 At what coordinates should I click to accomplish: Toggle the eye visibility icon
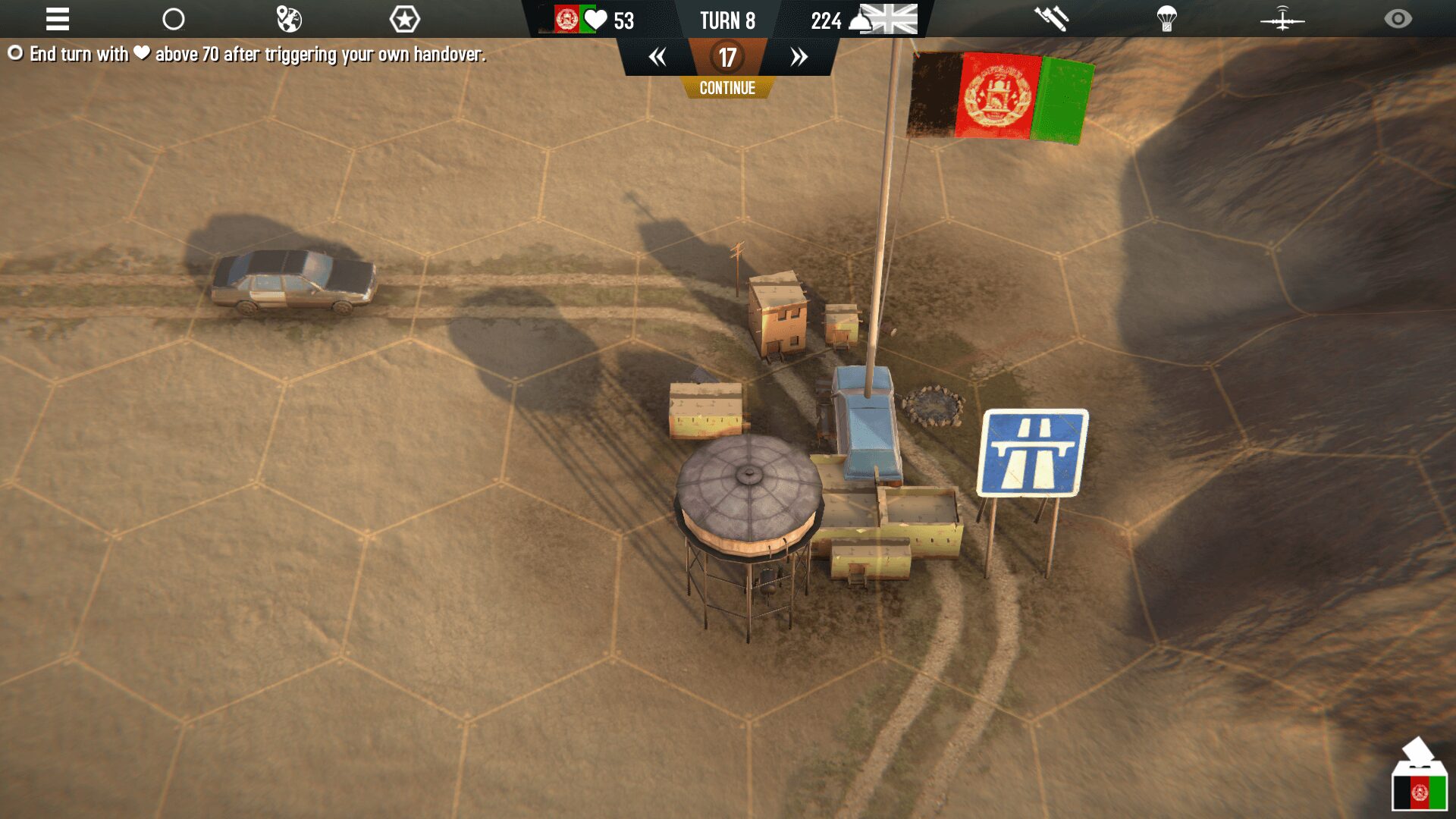point(1398,19)
